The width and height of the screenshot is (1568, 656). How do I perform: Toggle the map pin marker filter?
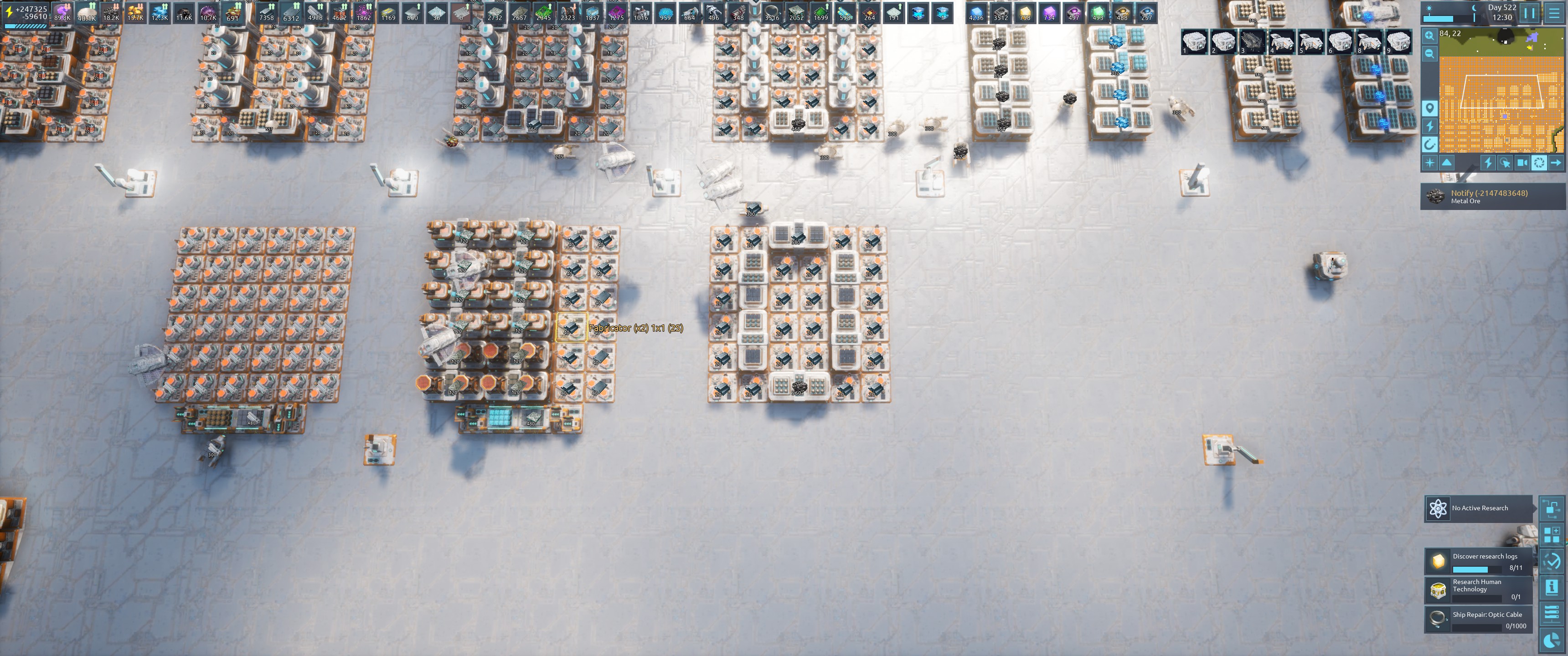coord(1429,108)
